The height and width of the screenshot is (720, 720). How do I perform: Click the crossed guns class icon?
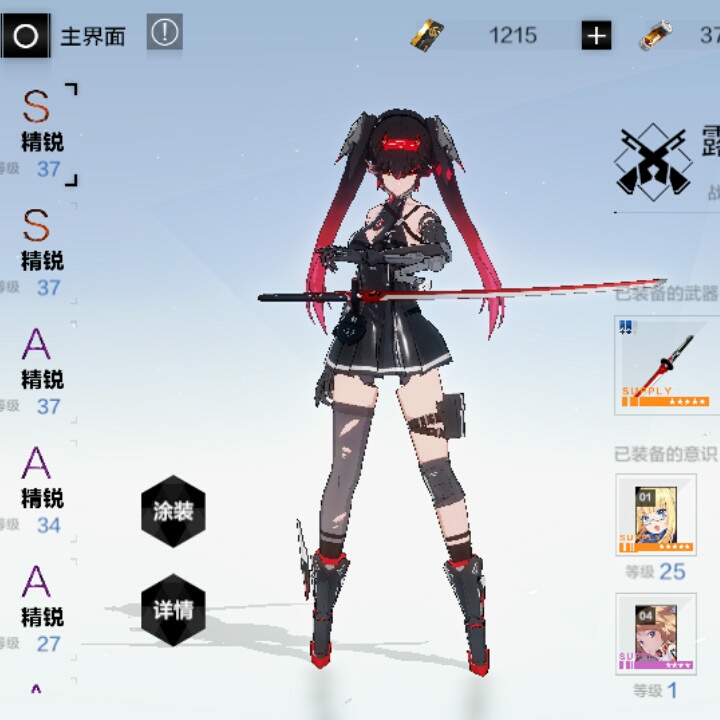coord(653,160)
